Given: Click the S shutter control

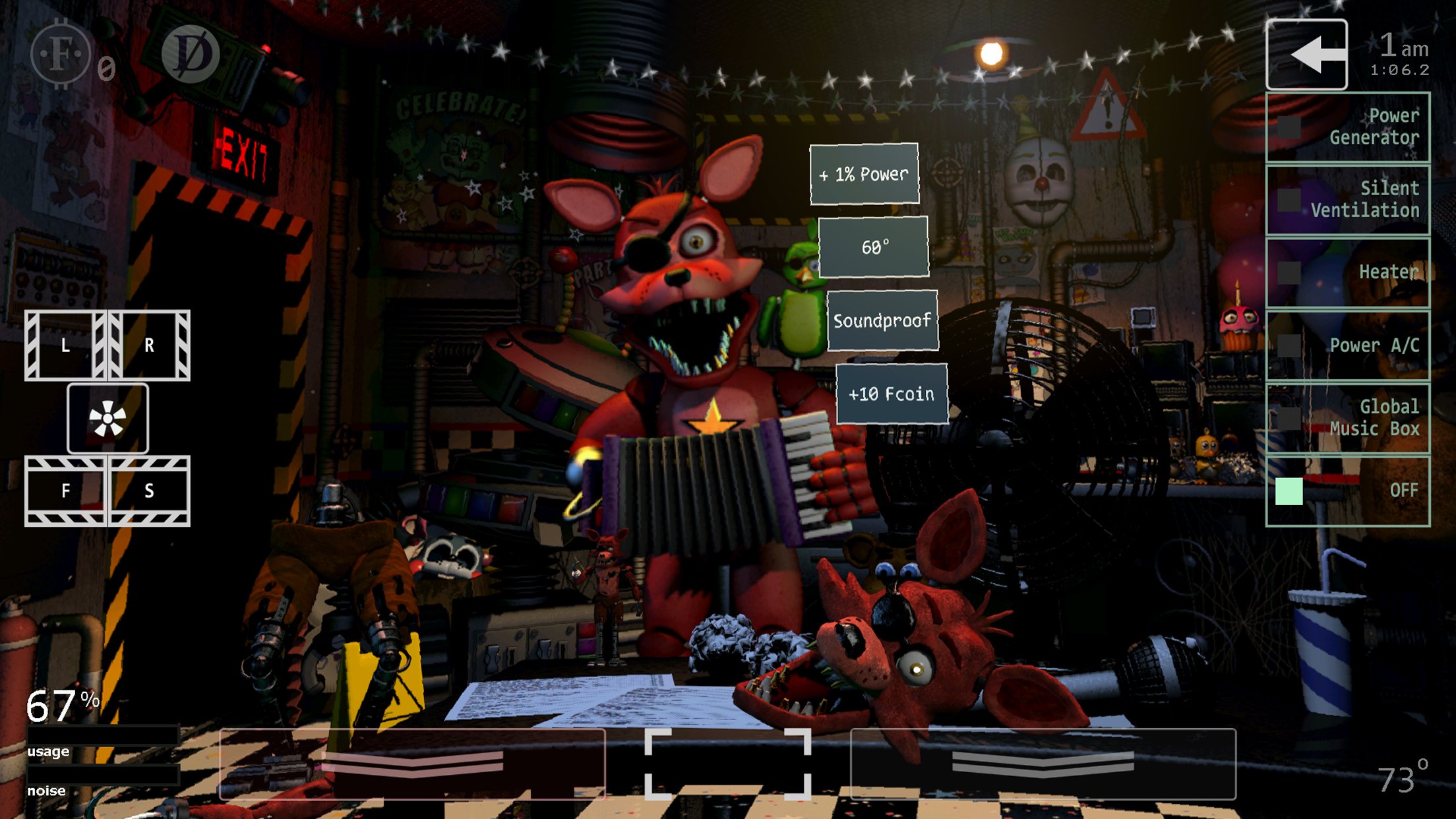Looking at the screenshot, I should 148,491.
